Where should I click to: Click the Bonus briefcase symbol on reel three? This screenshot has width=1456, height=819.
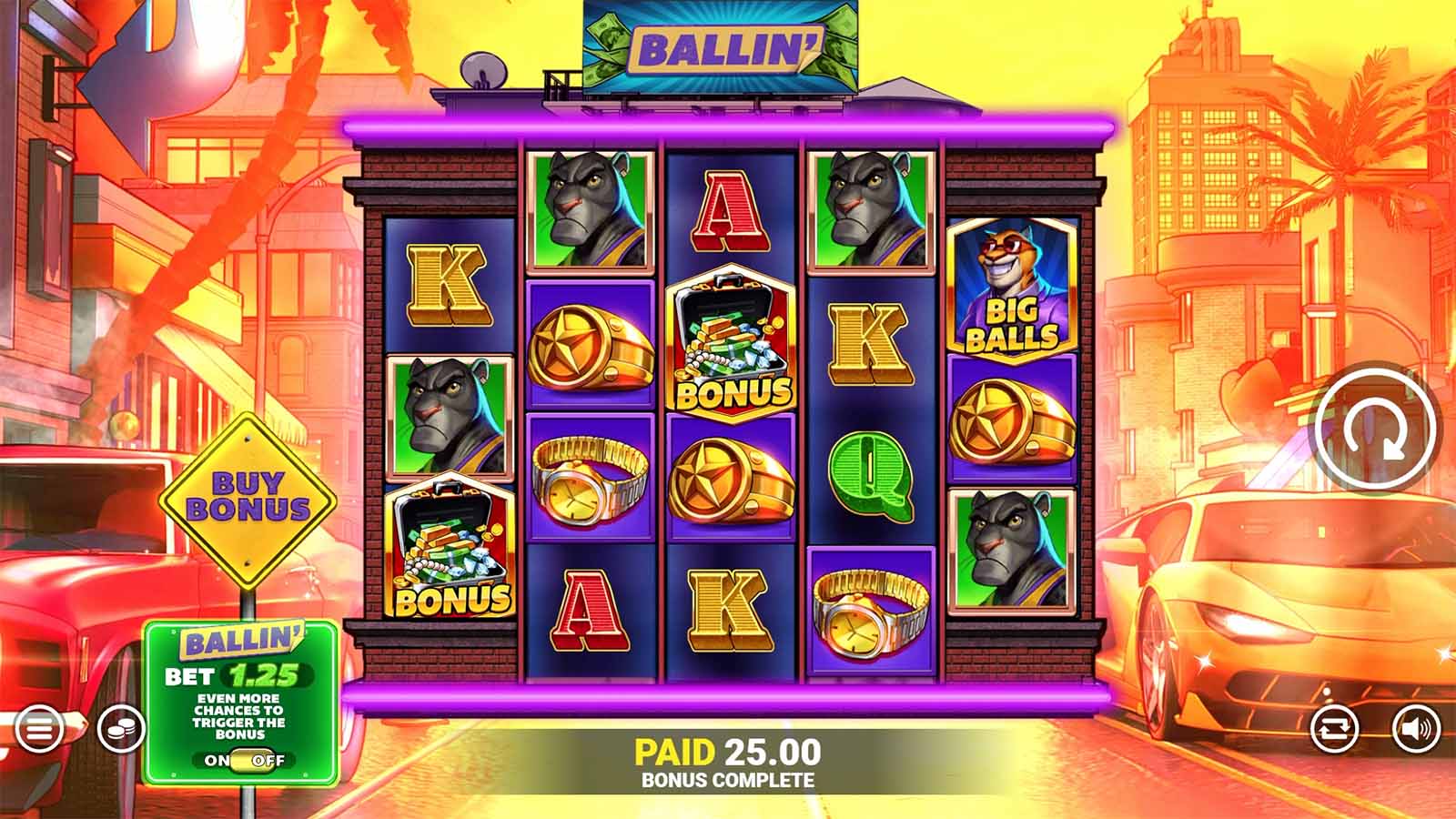tap(728, 341)
